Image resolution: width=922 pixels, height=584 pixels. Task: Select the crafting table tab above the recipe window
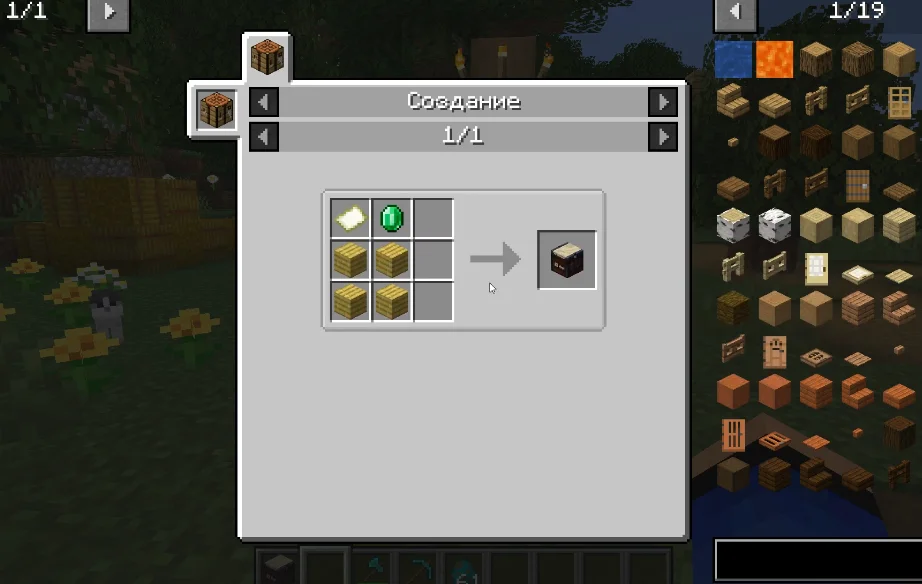(x=267, y=57)
